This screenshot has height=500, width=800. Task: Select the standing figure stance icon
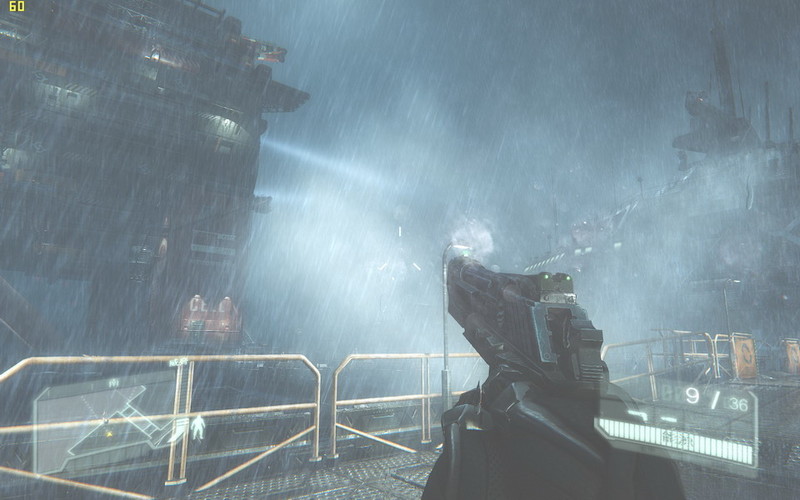[x=199, y=428]
